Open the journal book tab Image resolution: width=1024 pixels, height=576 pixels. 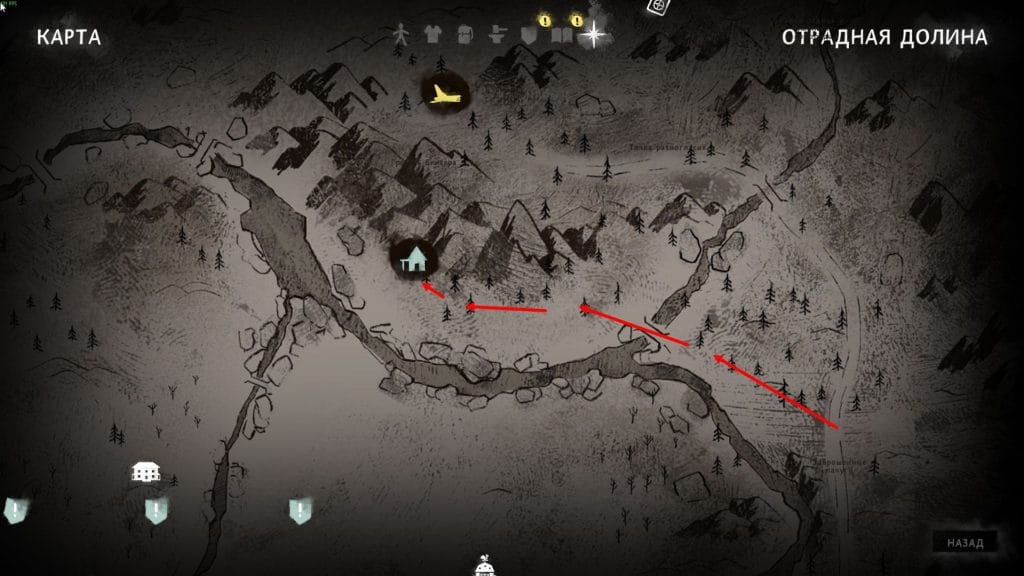point(560,35)
